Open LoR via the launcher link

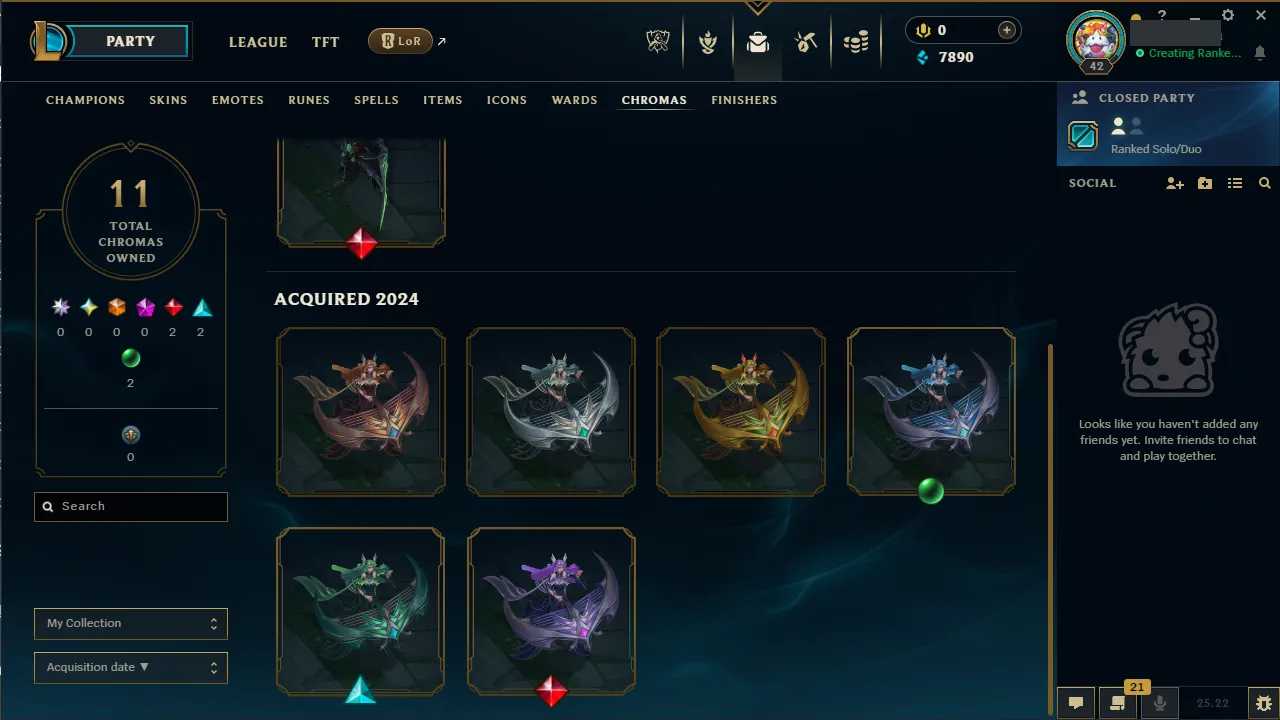(400, 41)
